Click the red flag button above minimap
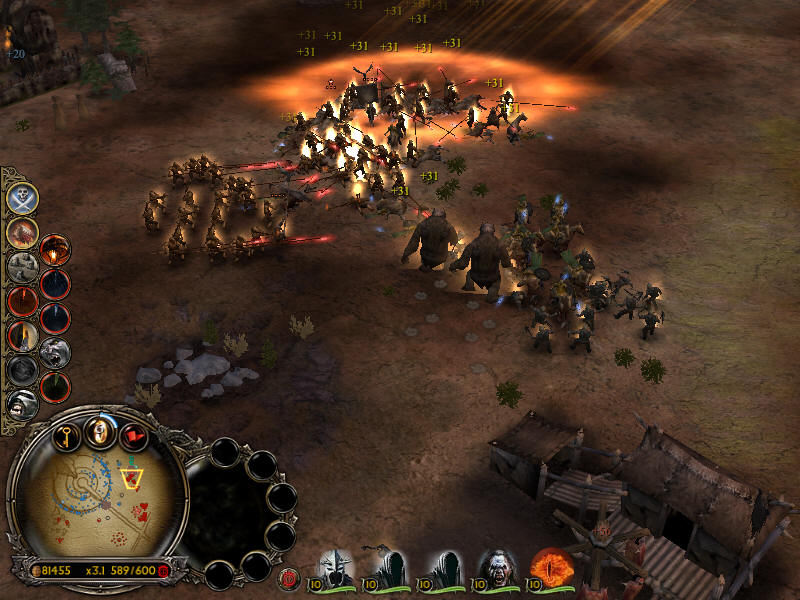Image resolution: width=800 pixels, height=600 pixels. [133, 435]
